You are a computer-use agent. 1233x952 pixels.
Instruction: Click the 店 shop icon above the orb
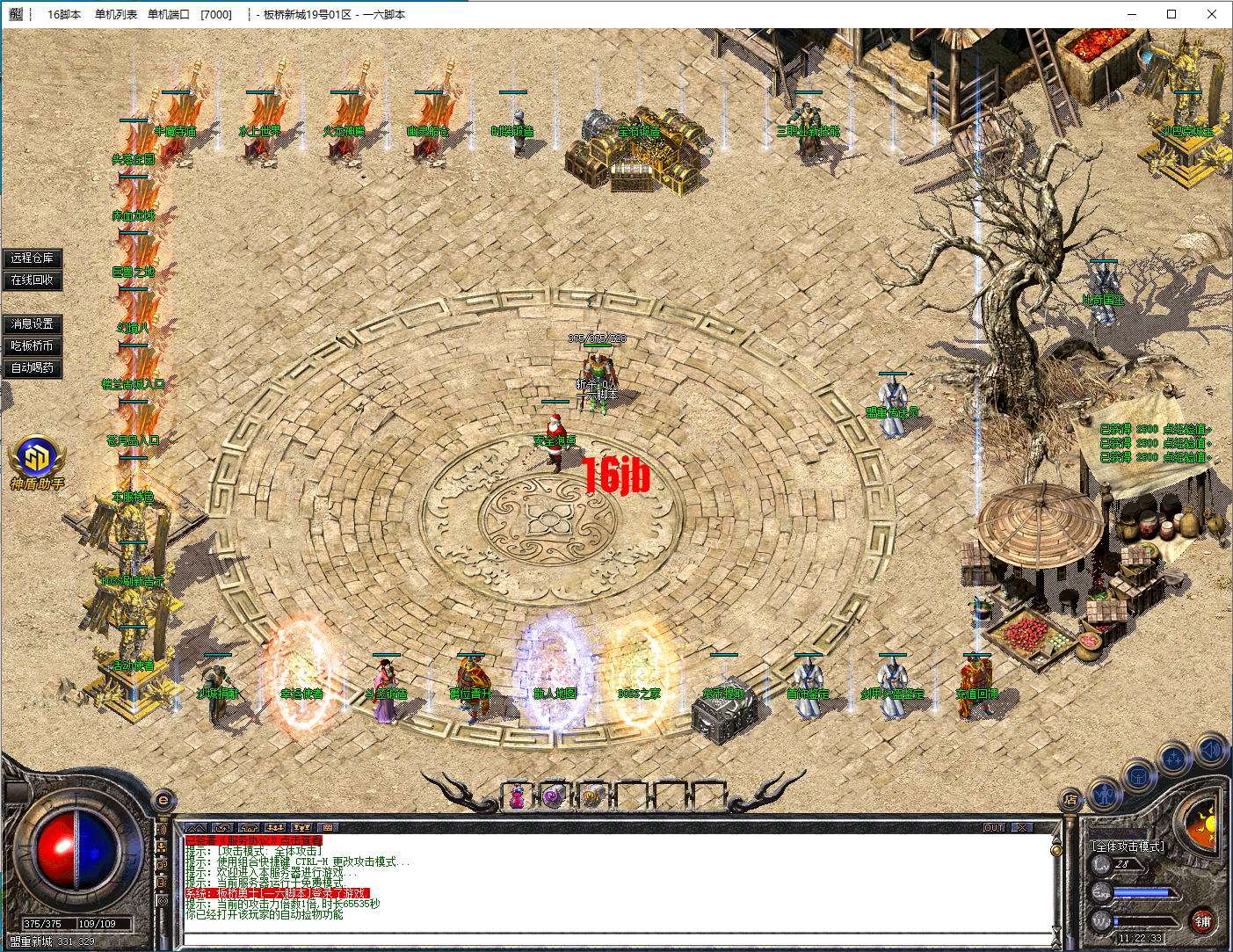tap(1070, 800)
